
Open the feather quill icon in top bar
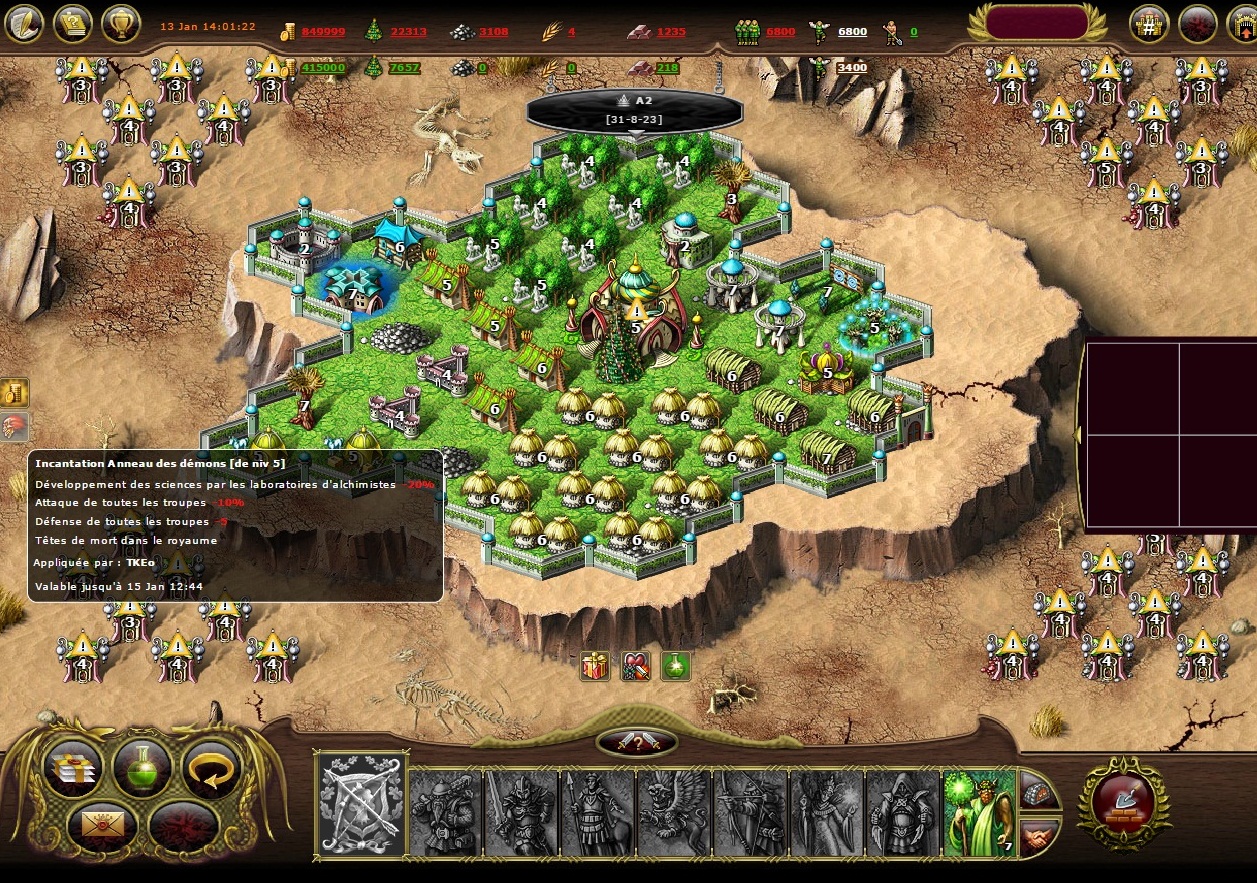coord(24,22)
